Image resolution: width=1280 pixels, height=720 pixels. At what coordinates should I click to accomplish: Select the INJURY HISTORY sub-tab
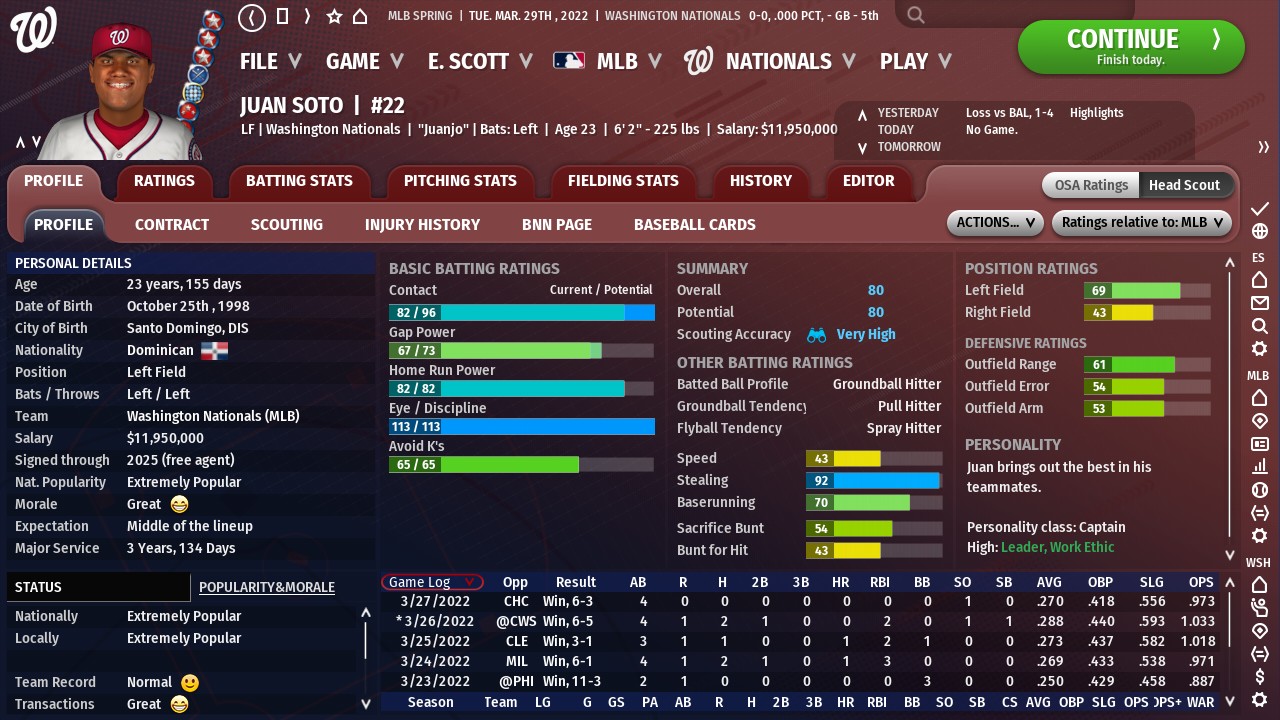click(422, 224)
